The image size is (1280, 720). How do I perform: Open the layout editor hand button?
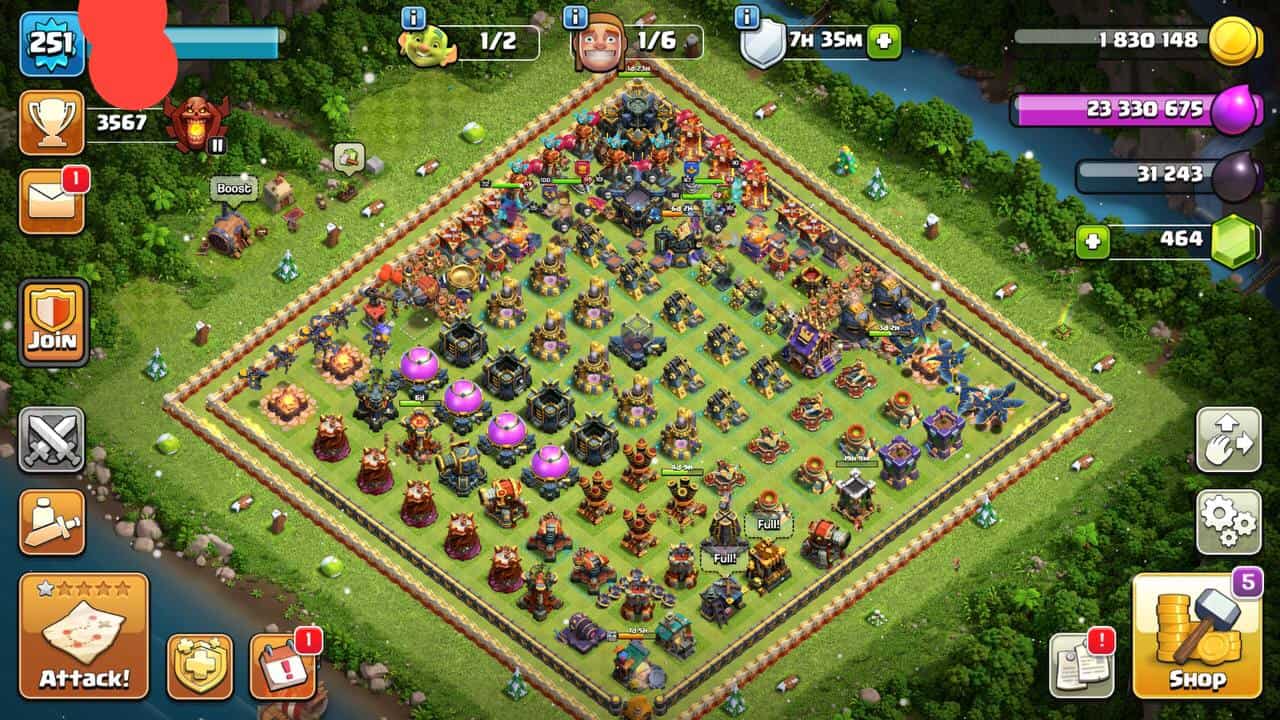(1228, 440)
